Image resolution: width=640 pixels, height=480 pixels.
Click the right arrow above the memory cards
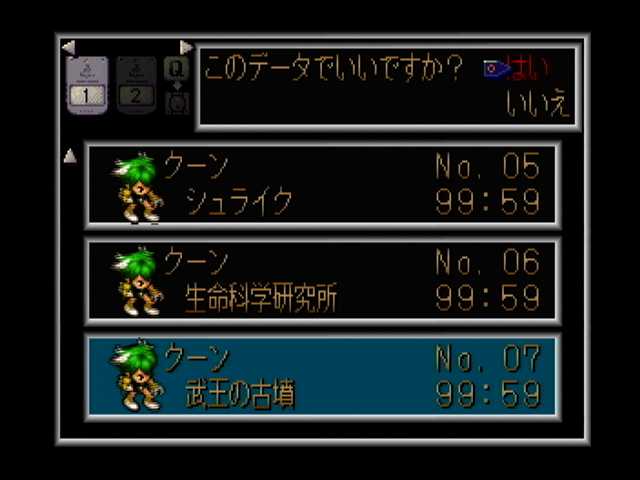pyautogui.click(x=186, y=47)
